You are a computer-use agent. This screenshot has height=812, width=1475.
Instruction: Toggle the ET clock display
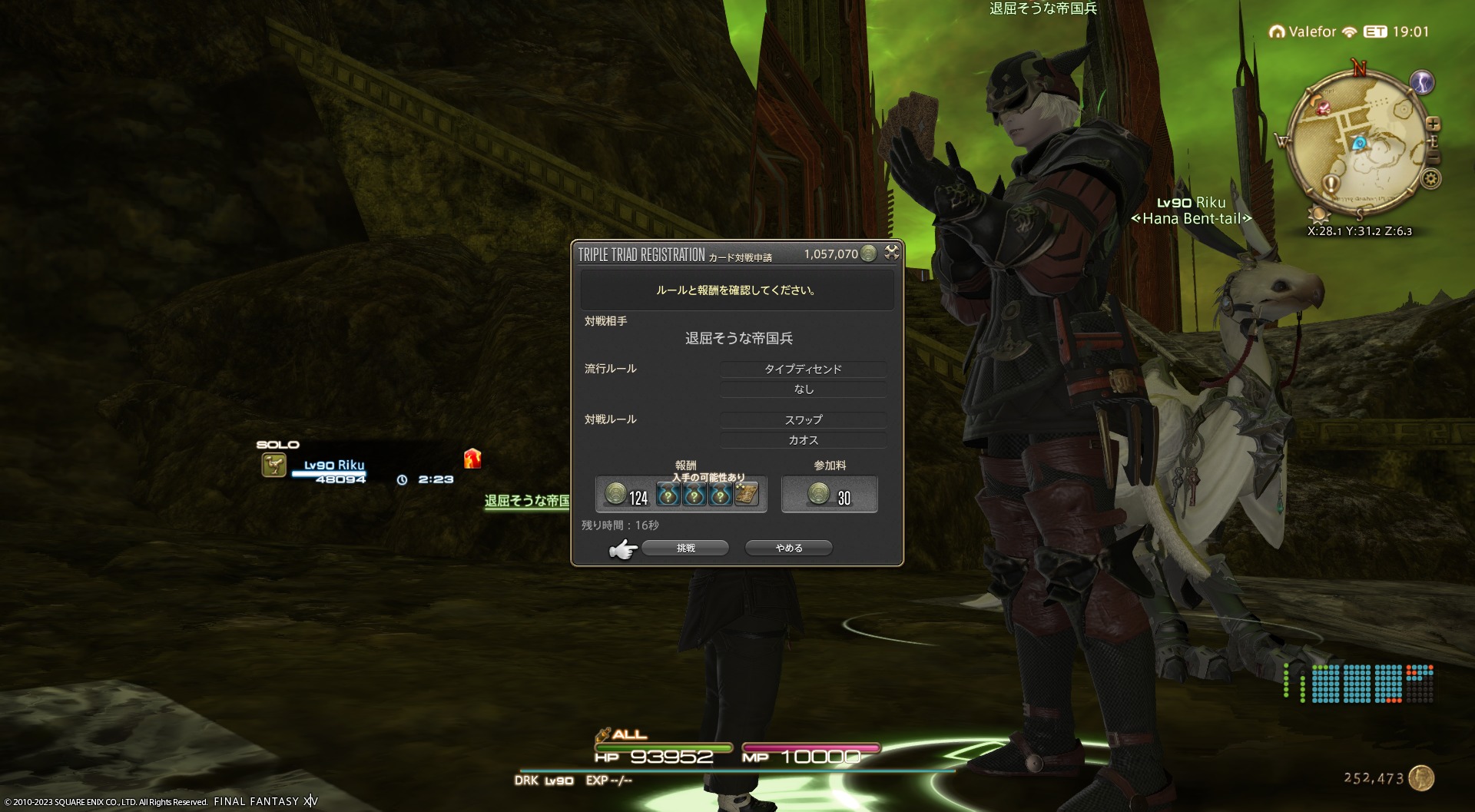coord(1375,32)
